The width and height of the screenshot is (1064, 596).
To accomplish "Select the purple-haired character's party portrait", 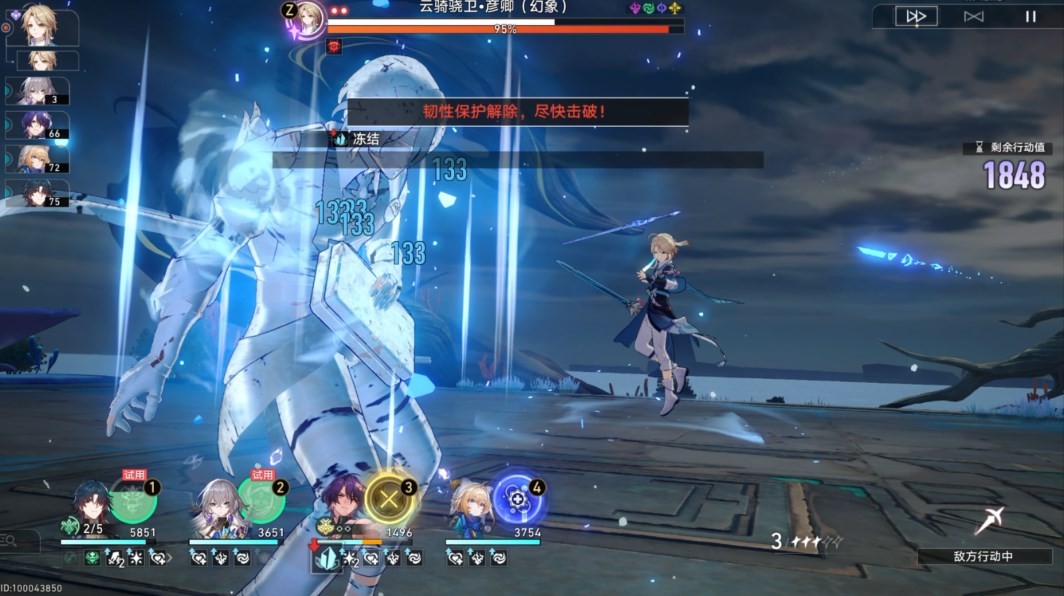I will point(347,503).
